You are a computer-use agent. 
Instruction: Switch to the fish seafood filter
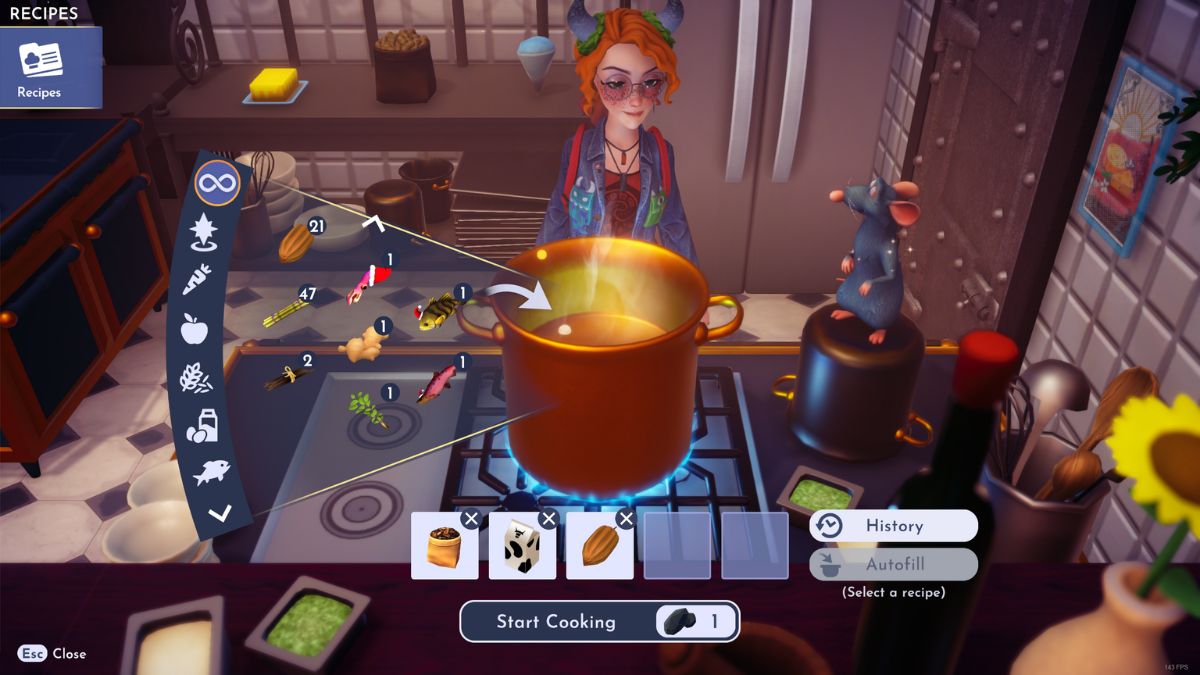point(211,472)
